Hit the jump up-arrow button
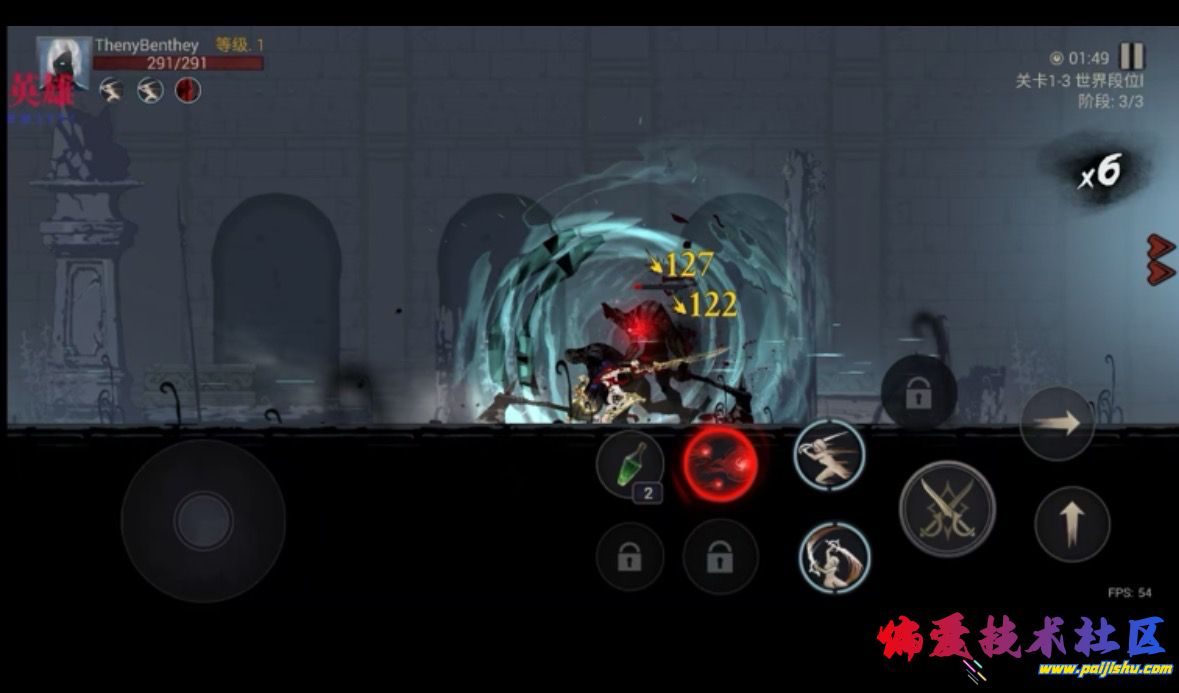1179x693 pixels. 1072,524
